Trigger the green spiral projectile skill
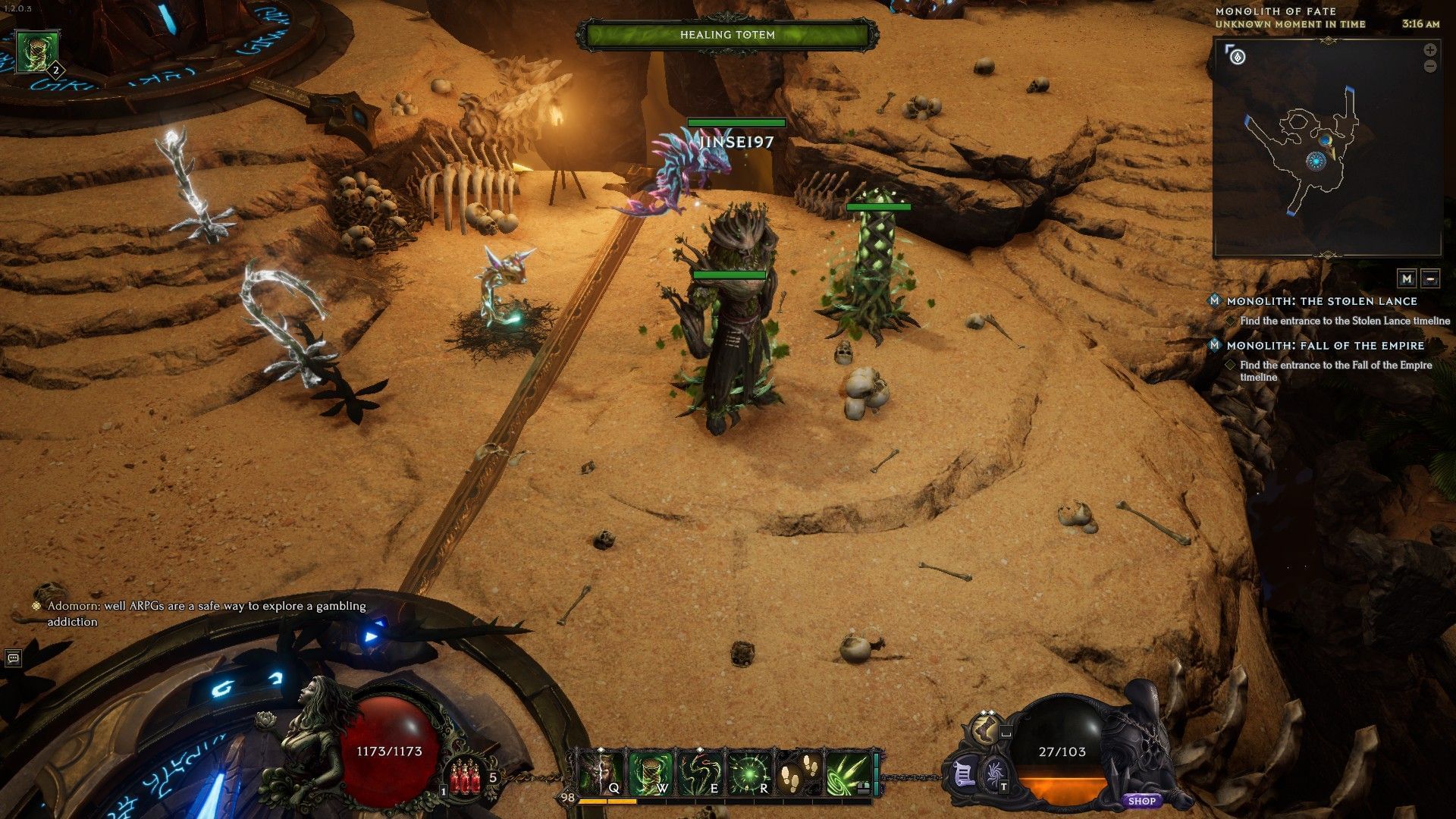This screenshot has width=1456, height=819. pos(847,773)
